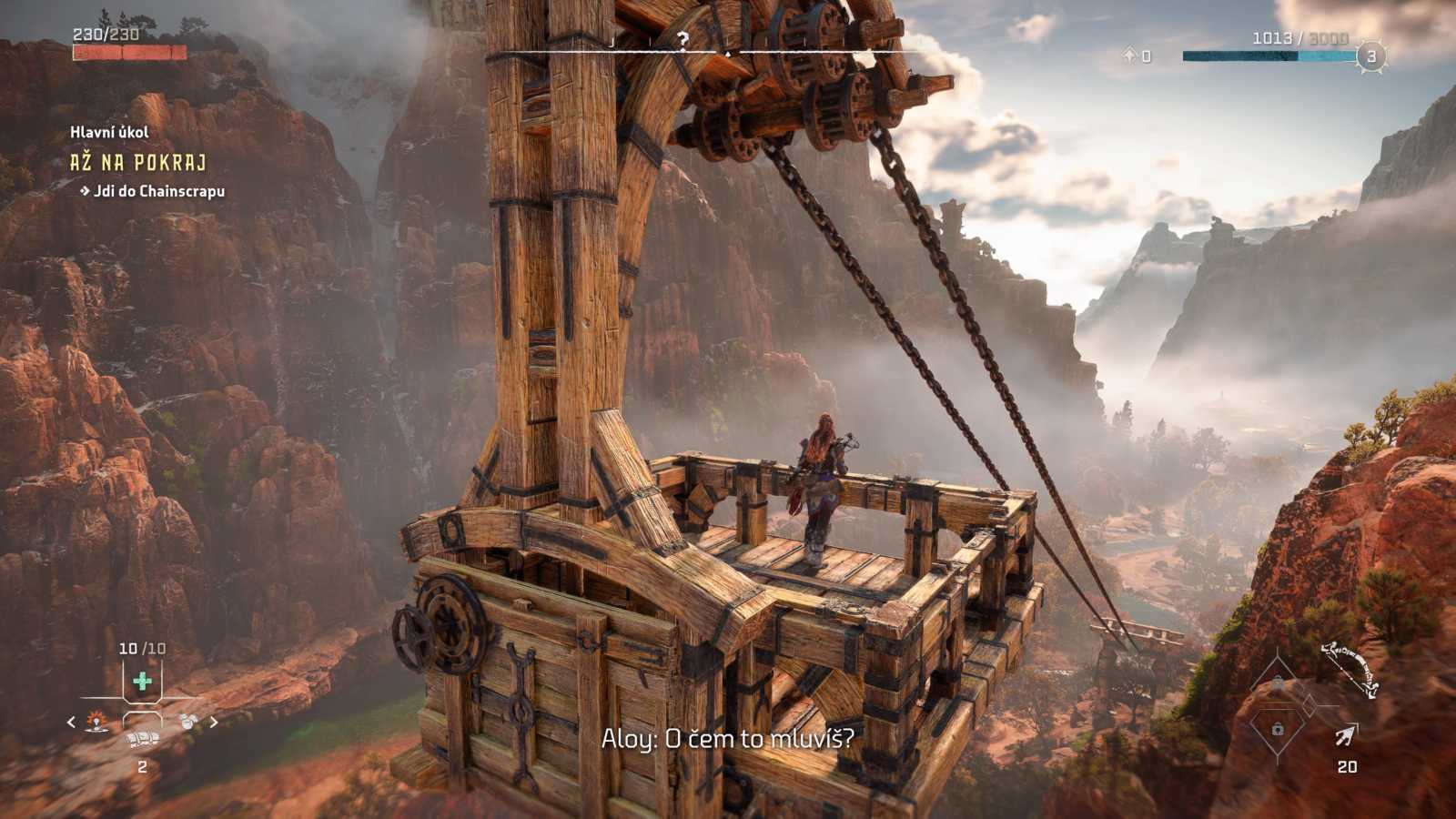Click the left arrow to cycle utility items
The width and height of the screenshot is (1456, 819).
71,722
